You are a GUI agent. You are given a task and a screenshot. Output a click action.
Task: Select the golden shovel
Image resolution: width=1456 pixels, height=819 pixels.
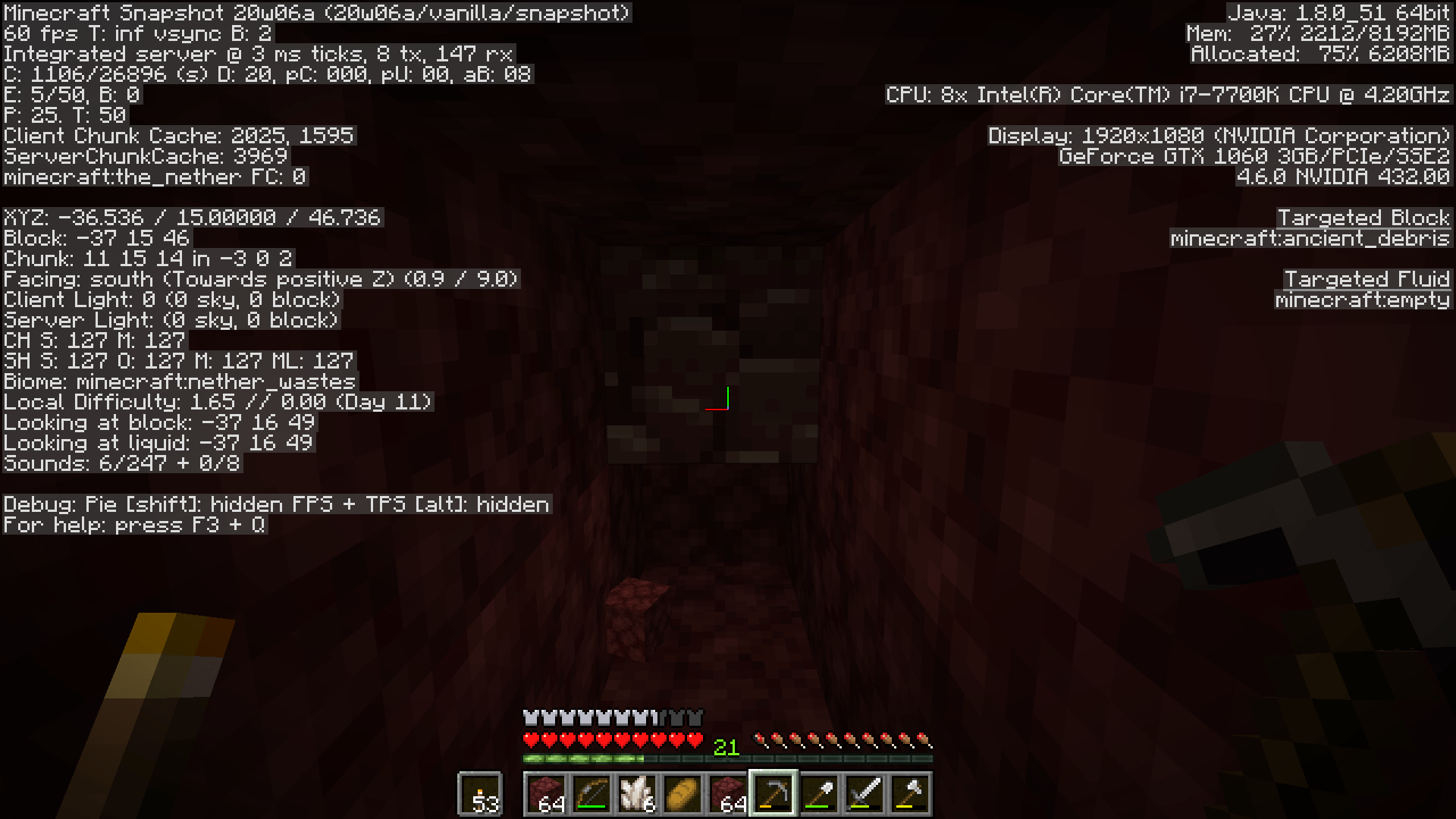pyautogui.click(x=821, y=794)
